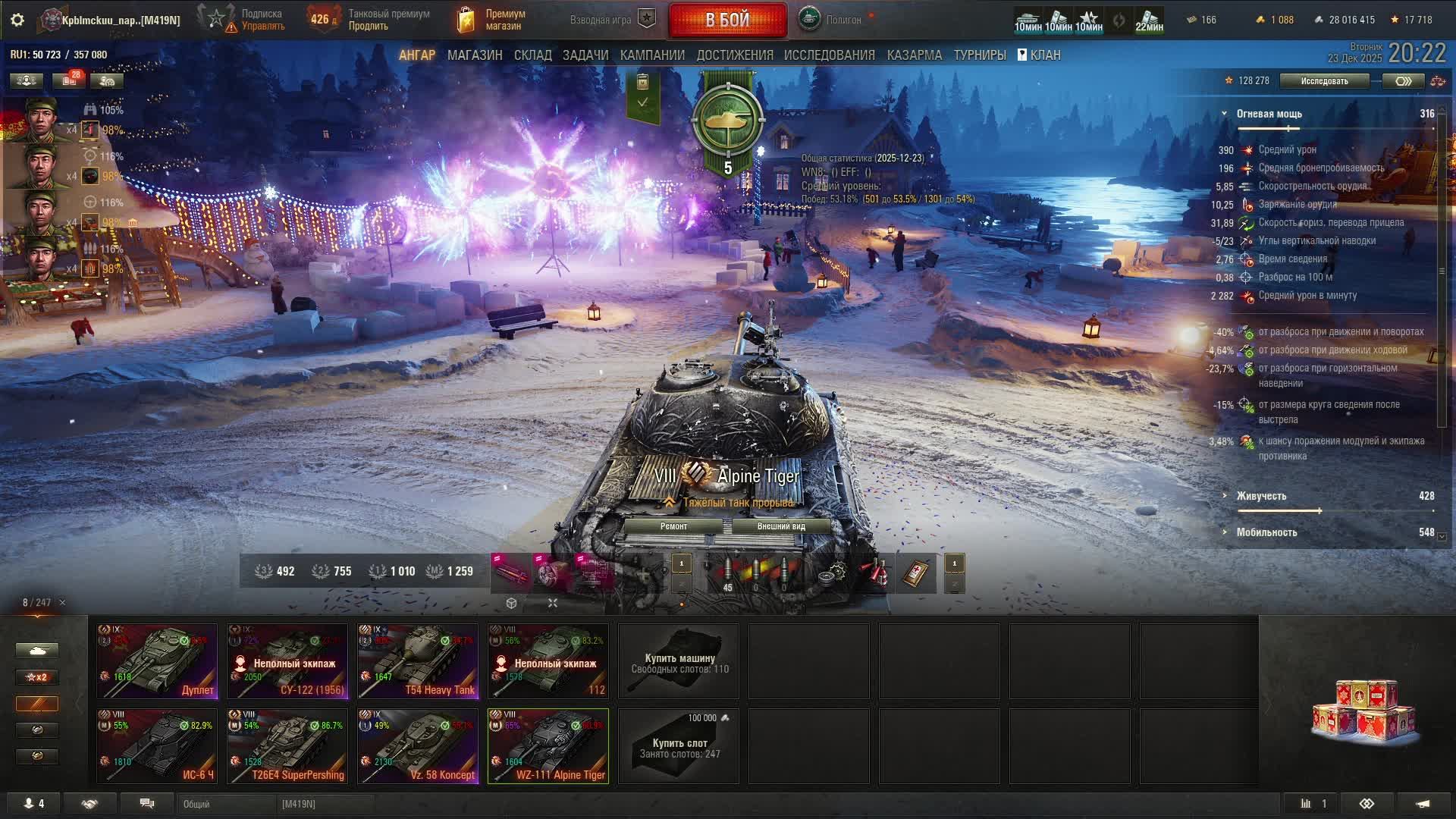Buy a new vehicle via Купить машину
Image resolution: width=1456 pixels, height=819 pixels.
pyautogui.click(x=679, y=661)
